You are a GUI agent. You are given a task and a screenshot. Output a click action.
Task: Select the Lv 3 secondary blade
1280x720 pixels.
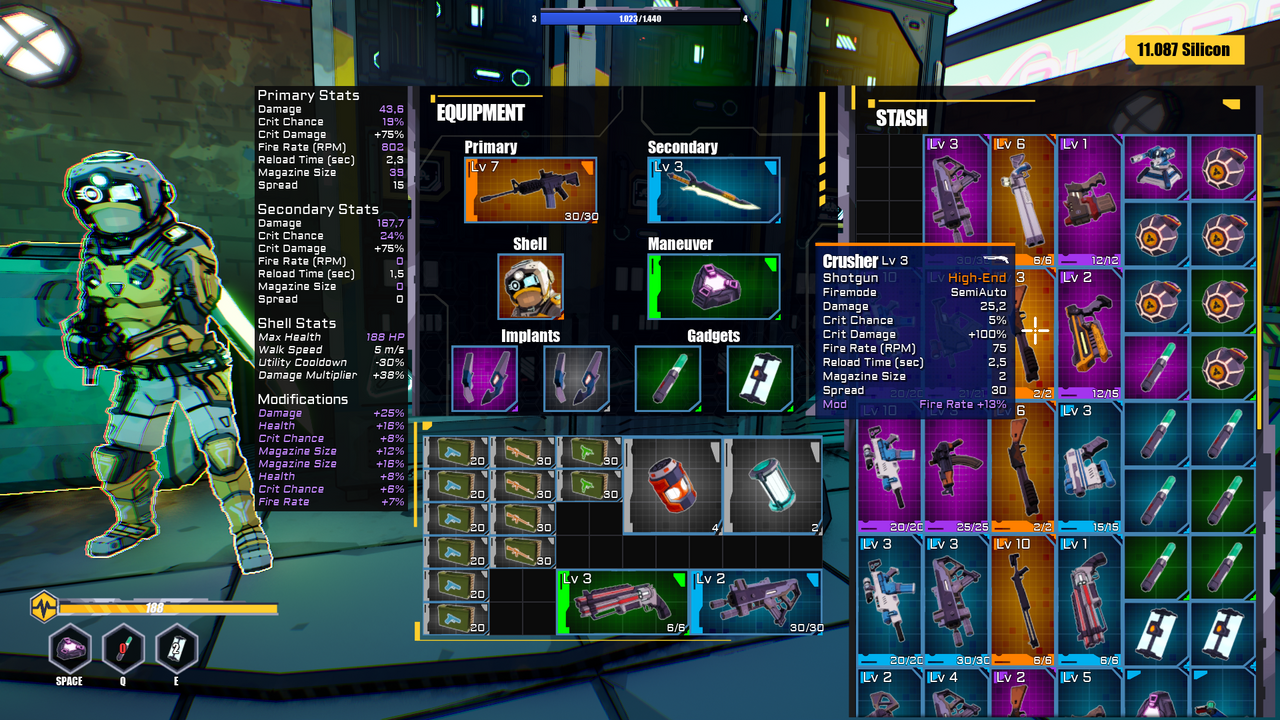tap(713, 189)
